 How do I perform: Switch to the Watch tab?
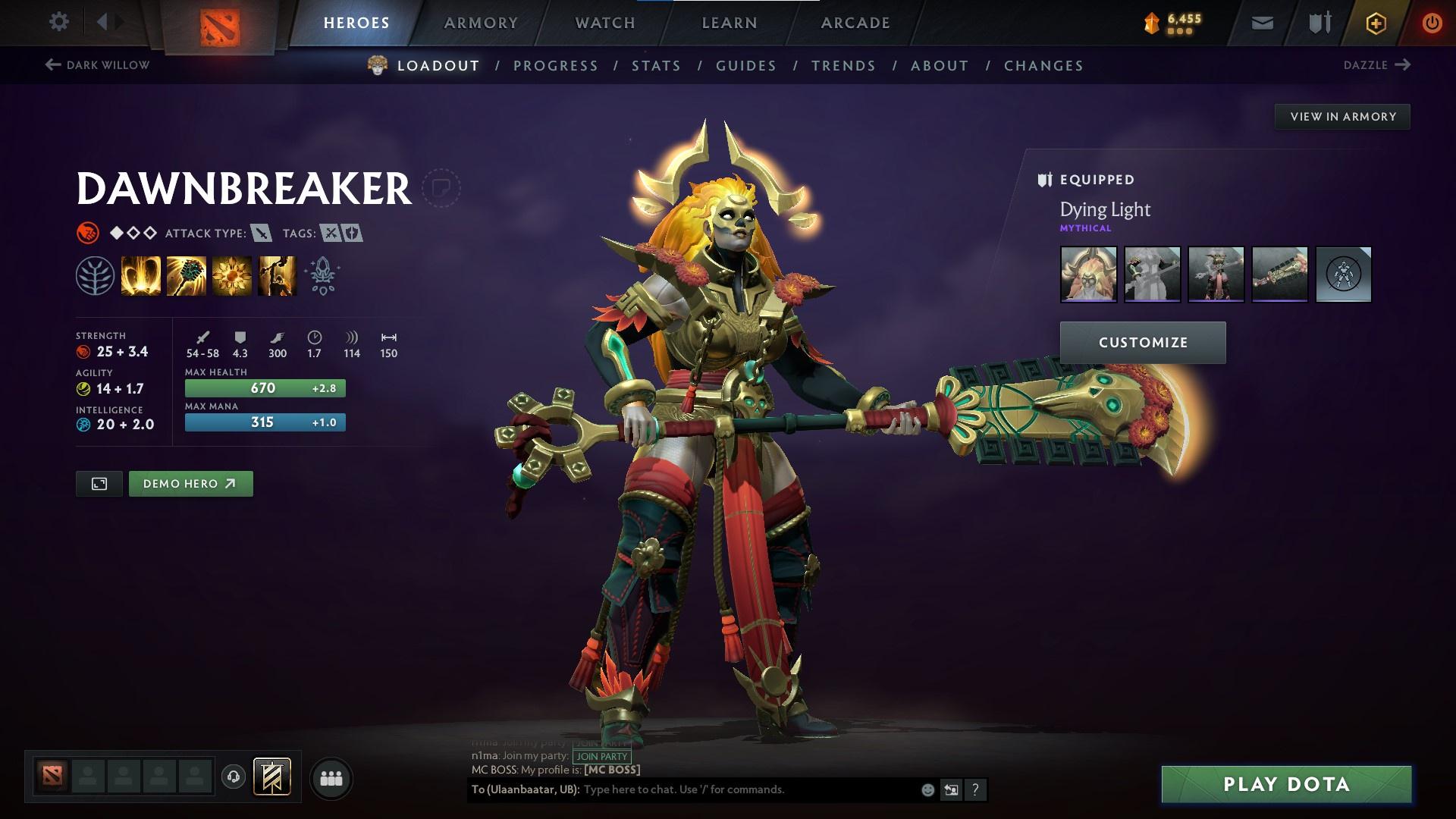(605, 23)
